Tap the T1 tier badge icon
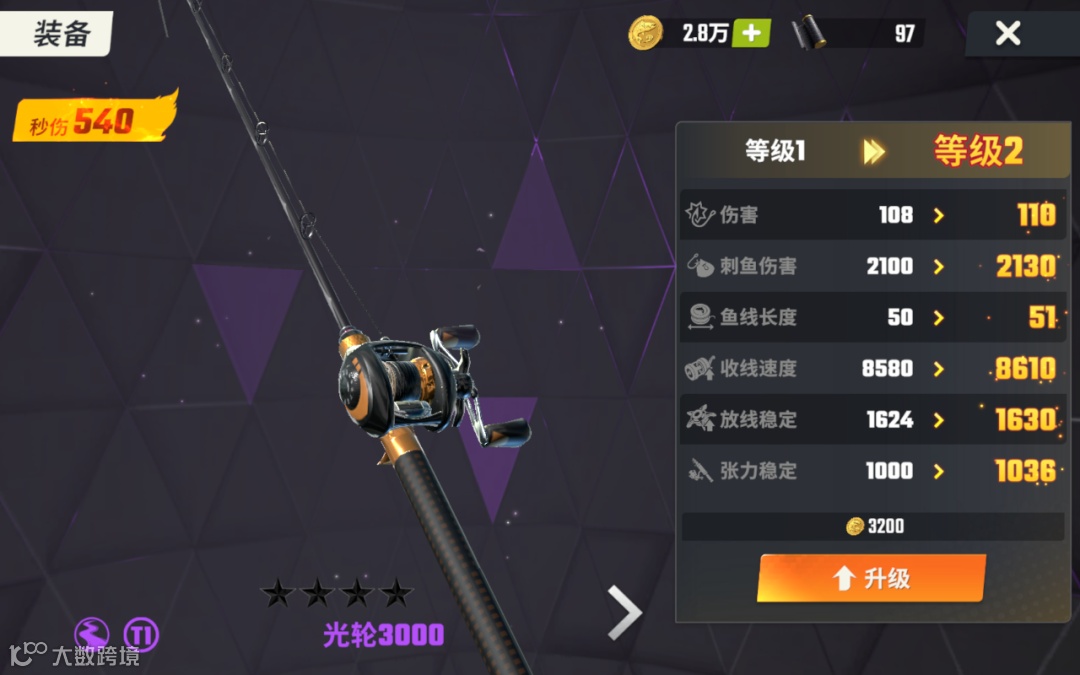Image resolution: width=1080 pixels, height=675 pixels. [141, 633]
